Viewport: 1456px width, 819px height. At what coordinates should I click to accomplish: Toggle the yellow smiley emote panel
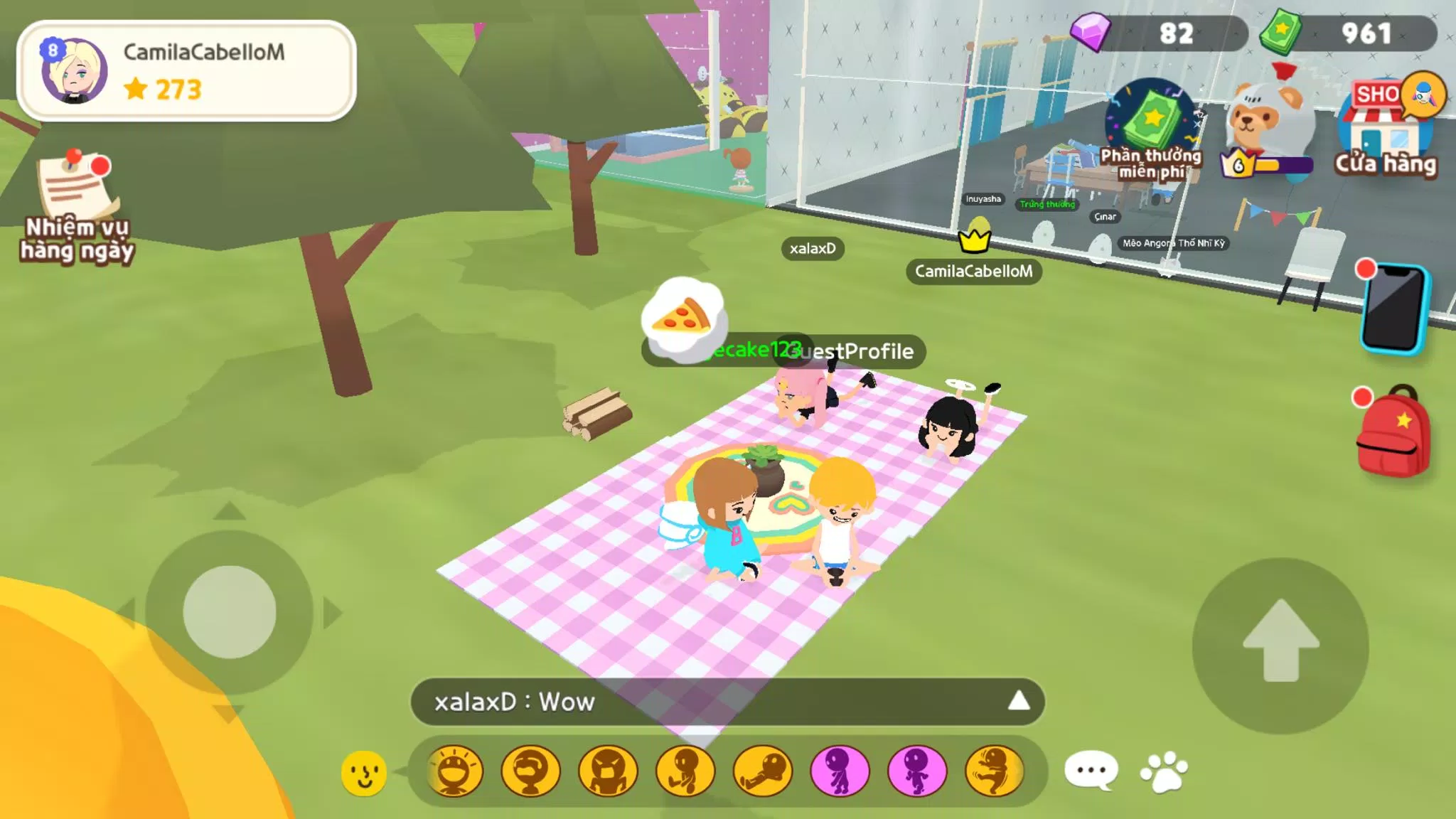[x=364, y=772]
